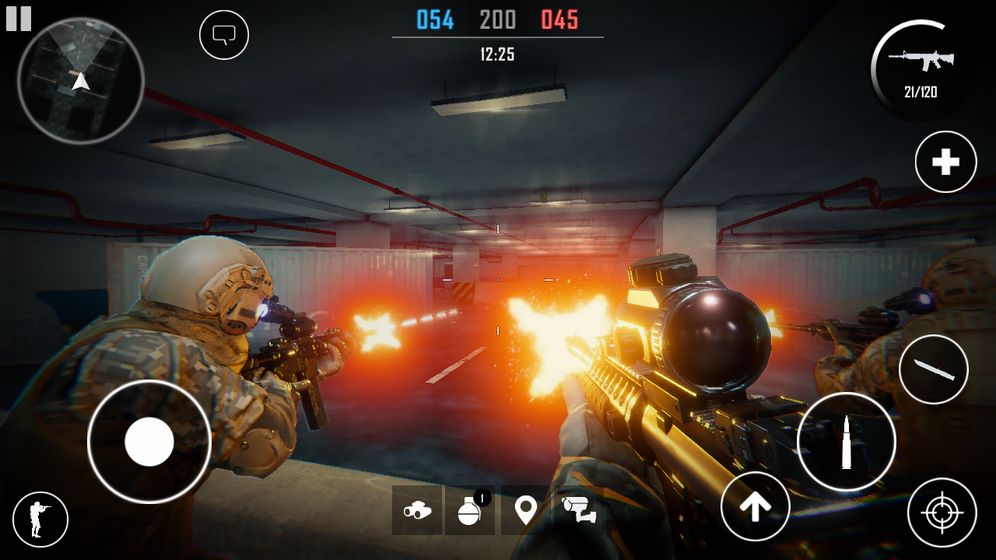Open the chat speech bubble
This screenshot has height=560, width=996.
pyautogui.click(x=224, y=36)
